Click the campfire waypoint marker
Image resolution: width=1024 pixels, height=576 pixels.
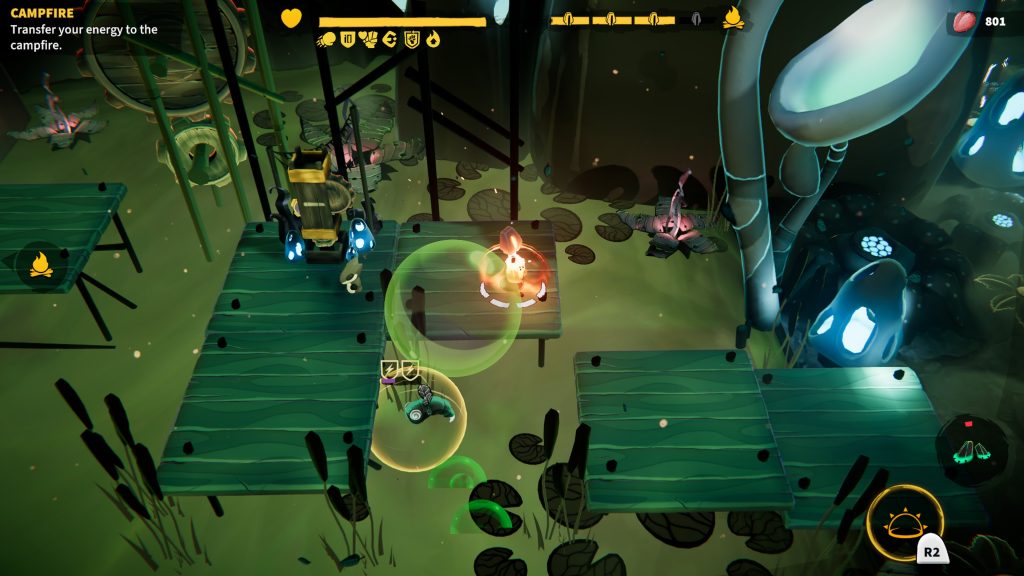click(x=41, y=265)
